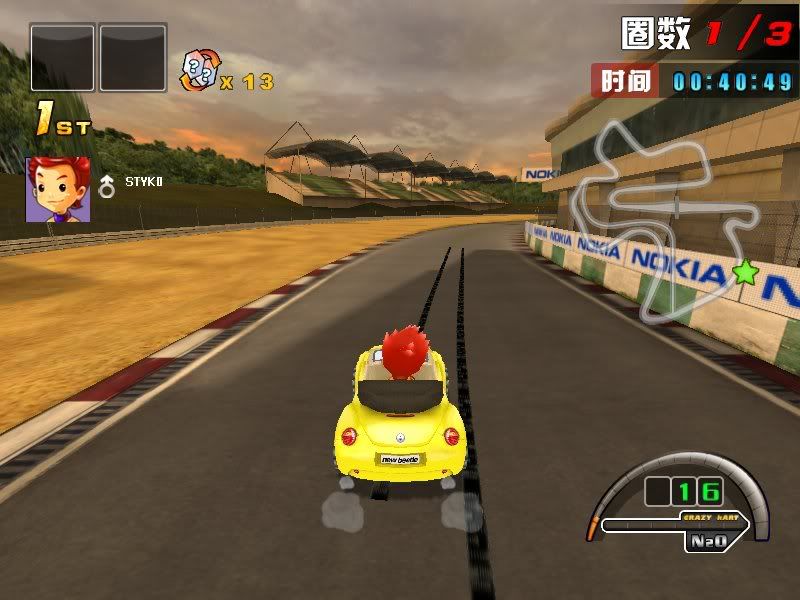Image resolution: width=800 pixels, height=600 pixels.
Task: Select the green star marker on minimap
Action: [743, 270]
